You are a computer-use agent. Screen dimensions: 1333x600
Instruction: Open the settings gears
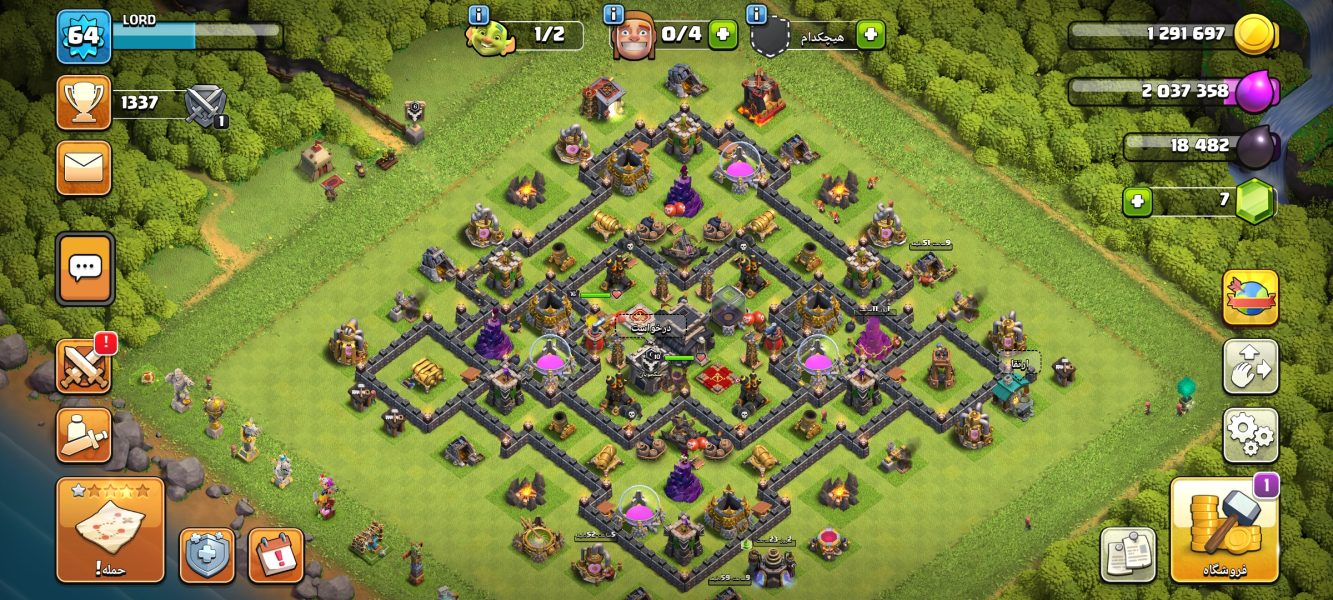[1250, 435]
